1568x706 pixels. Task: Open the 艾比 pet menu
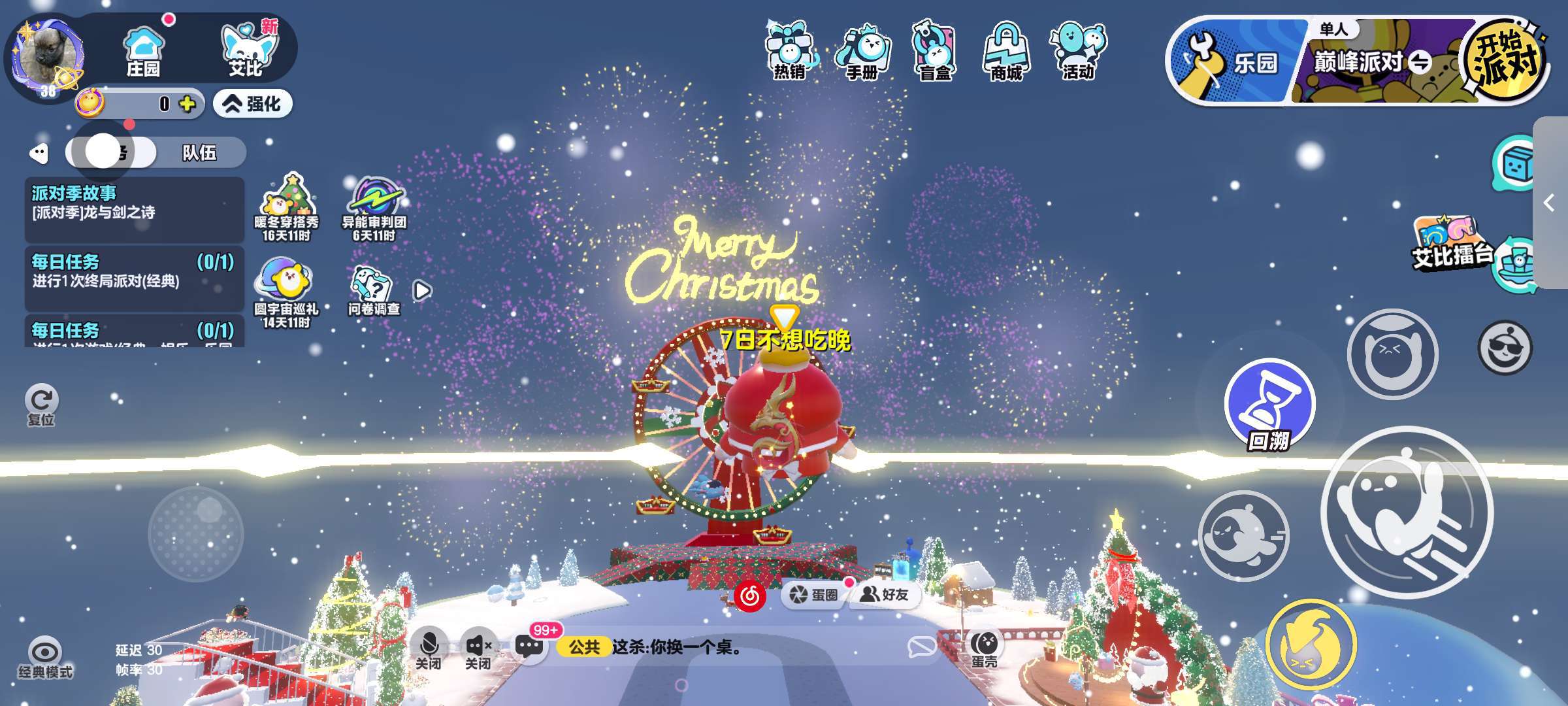coord(246,50)
